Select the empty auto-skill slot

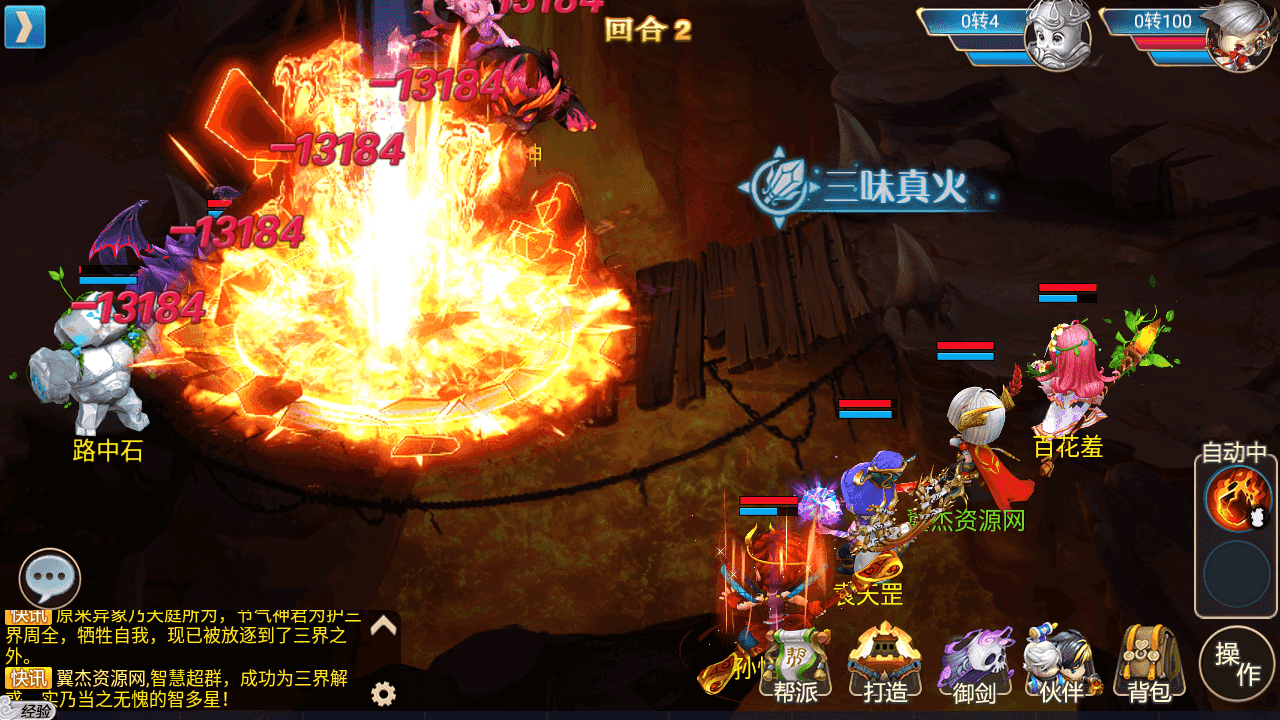click(1236, 575)
